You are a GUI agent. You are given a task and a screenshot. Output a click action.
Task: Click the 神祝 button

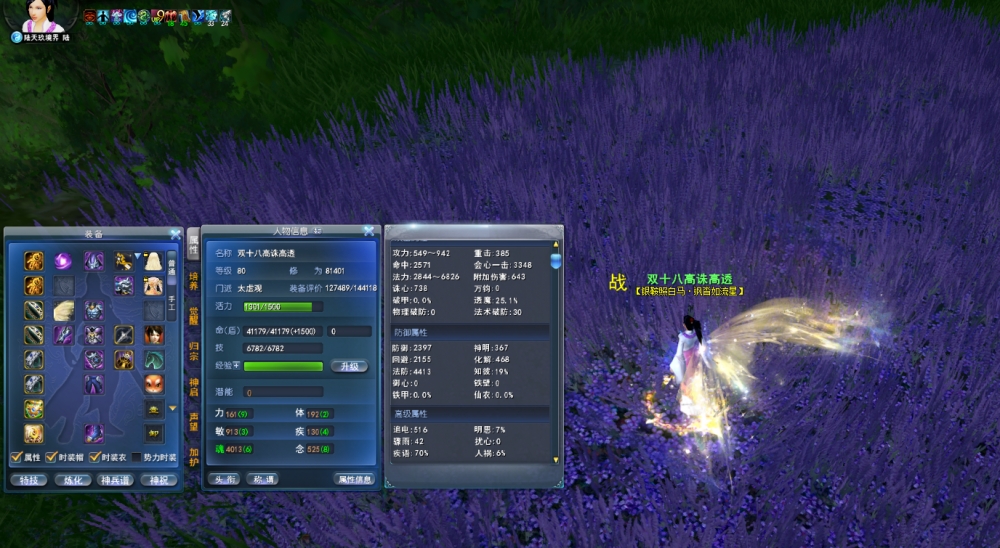pos(158,480)
